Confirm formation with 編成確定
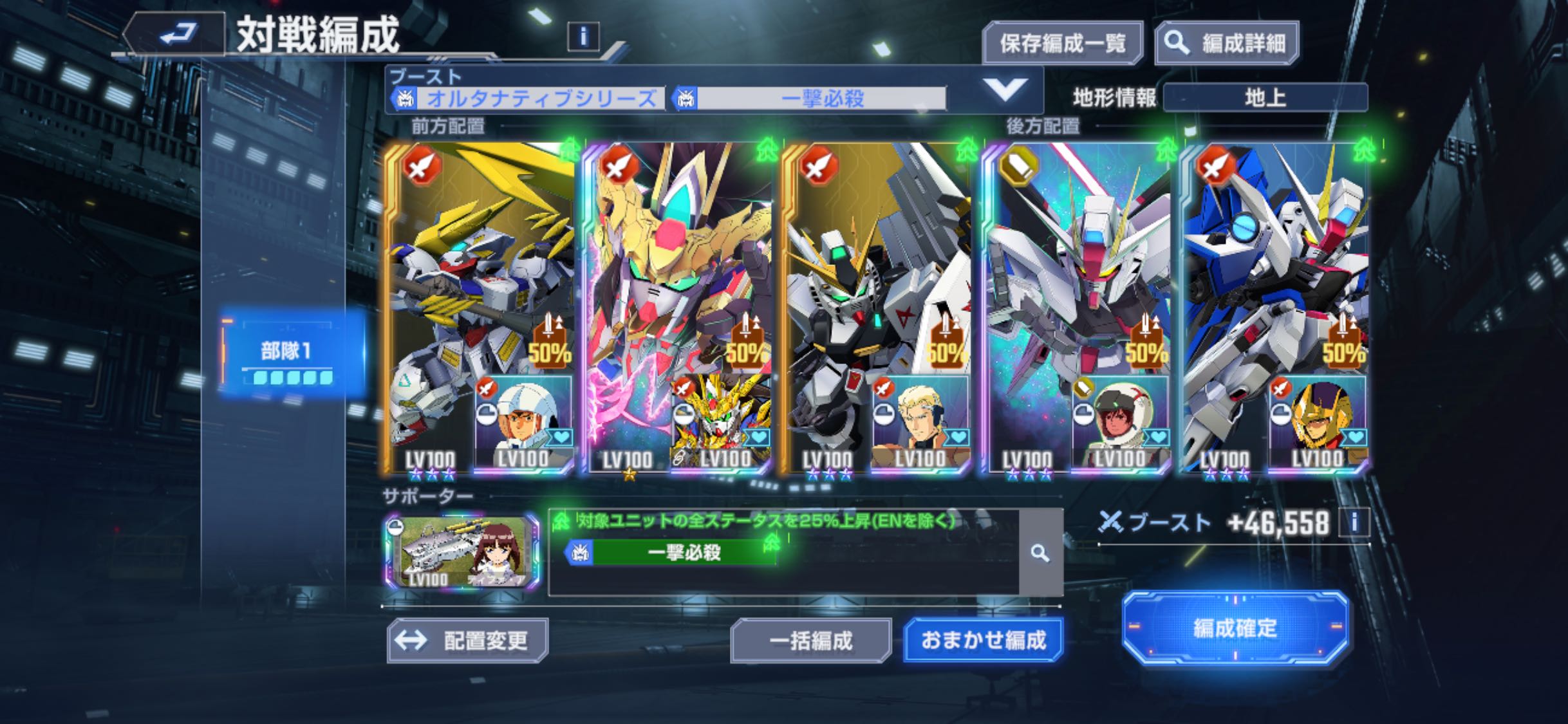 tap(1235, 627)
